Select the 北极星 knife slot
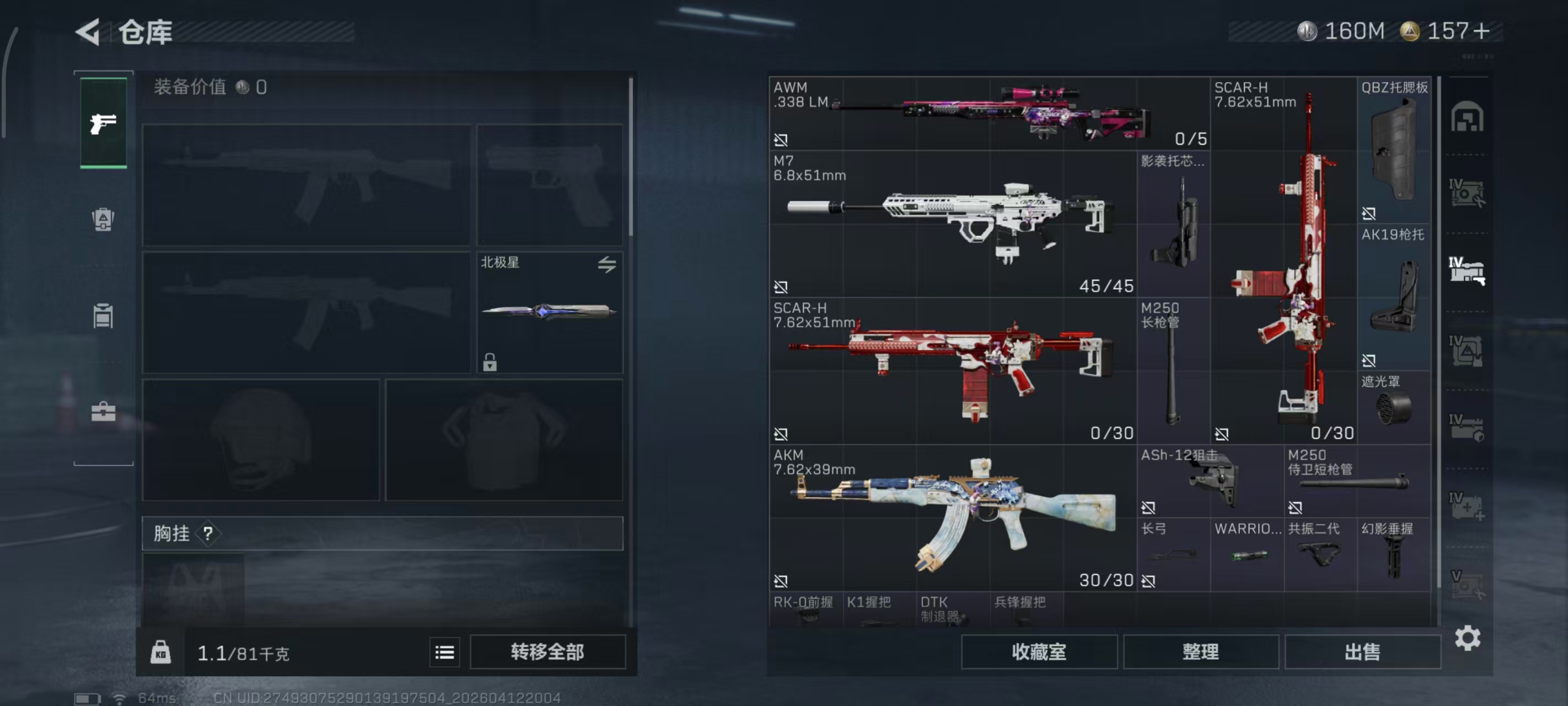 tap(549, 312)
